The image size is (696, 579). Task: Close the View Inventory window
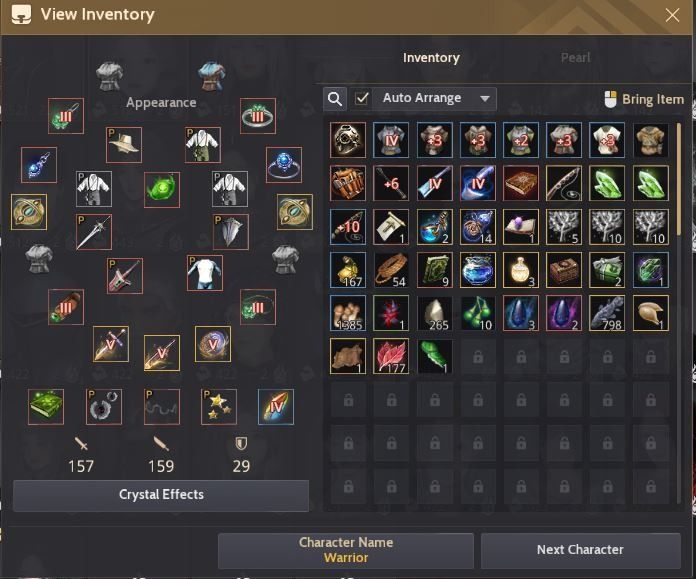point(672,15)
